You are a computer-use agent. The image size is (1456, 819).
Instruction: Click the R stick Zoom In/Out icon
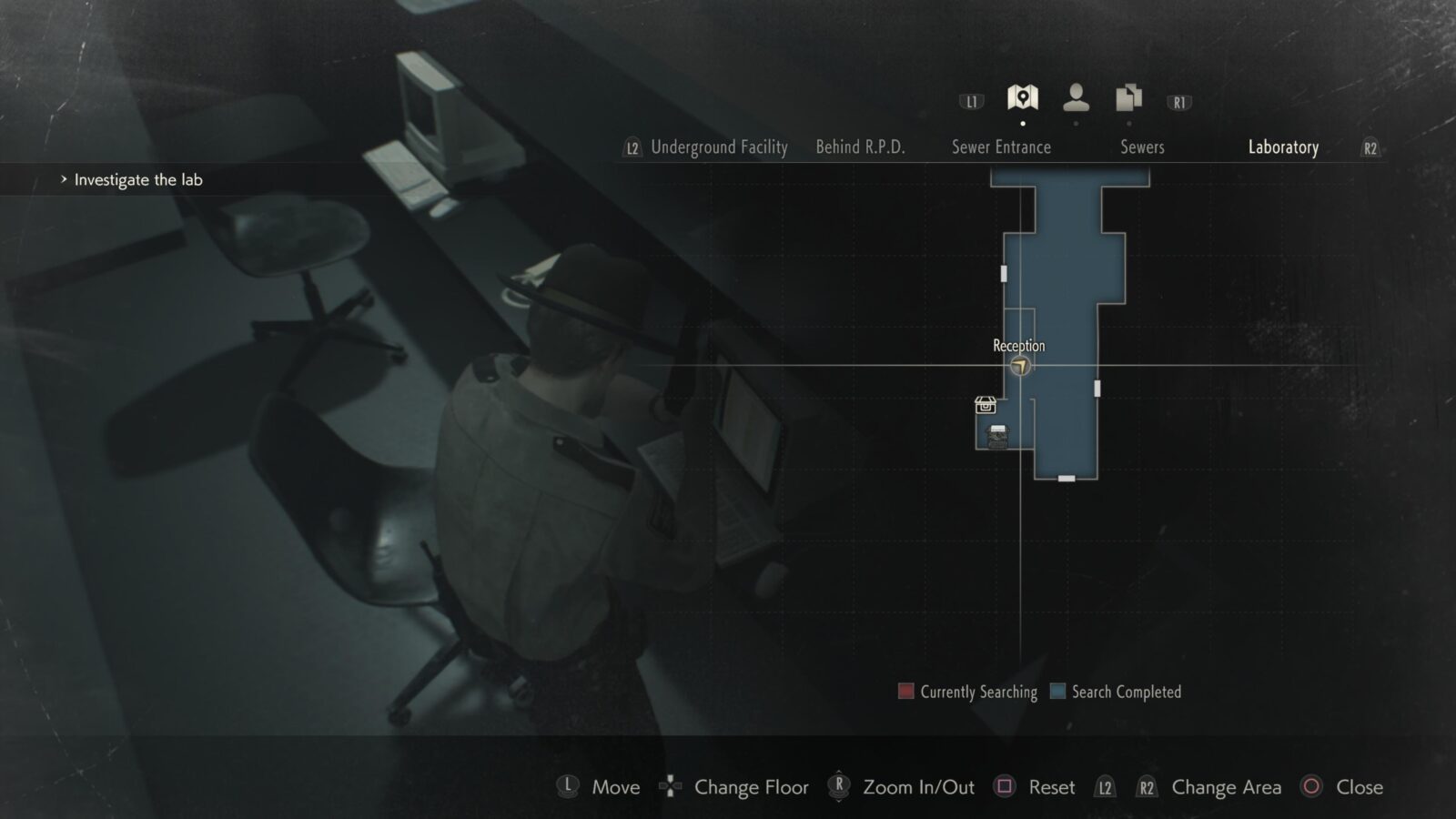point(837,787)
